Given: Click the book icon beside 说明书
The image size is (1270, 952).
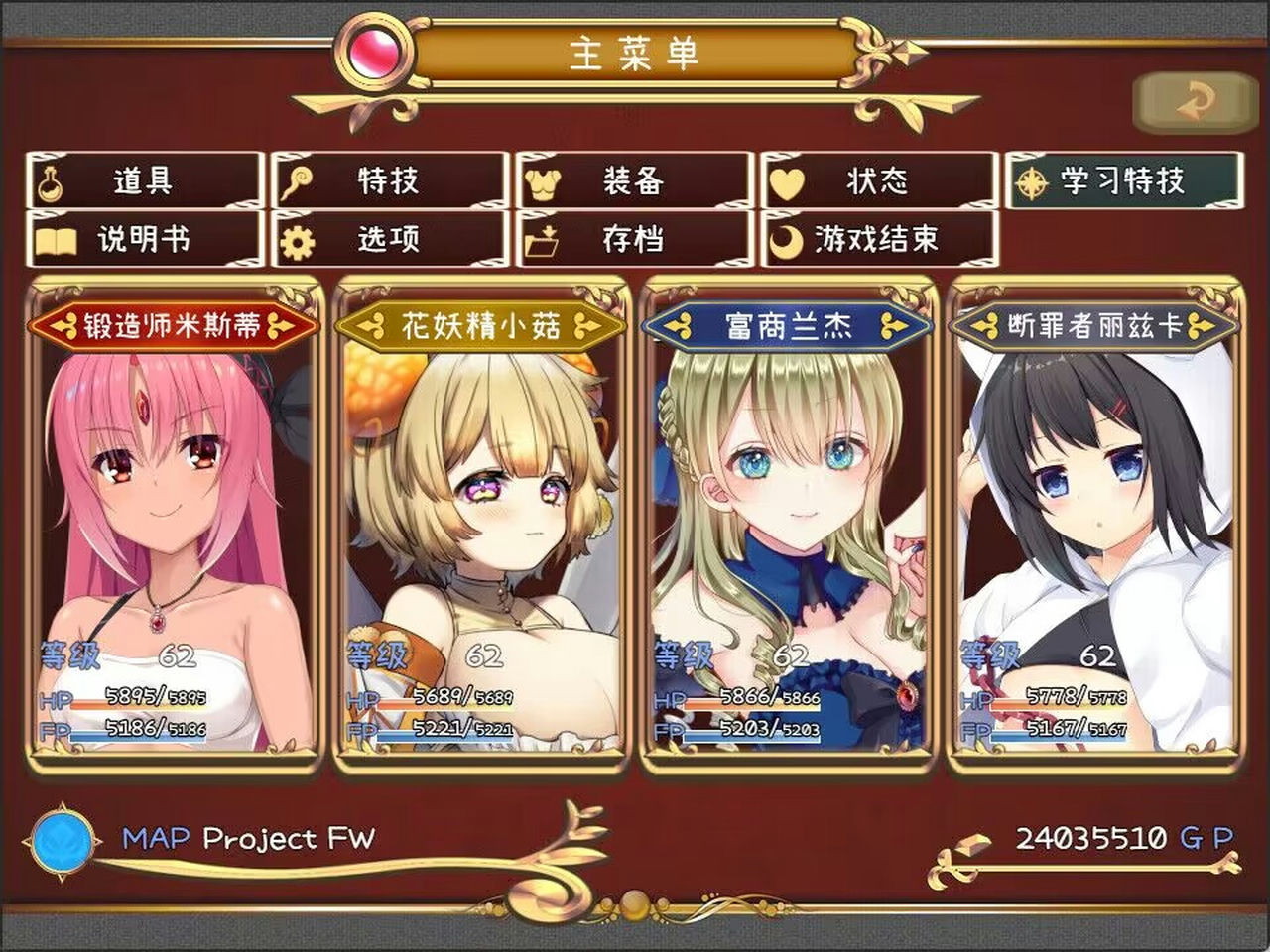Looking at the screenshot, I should point(57,239).
